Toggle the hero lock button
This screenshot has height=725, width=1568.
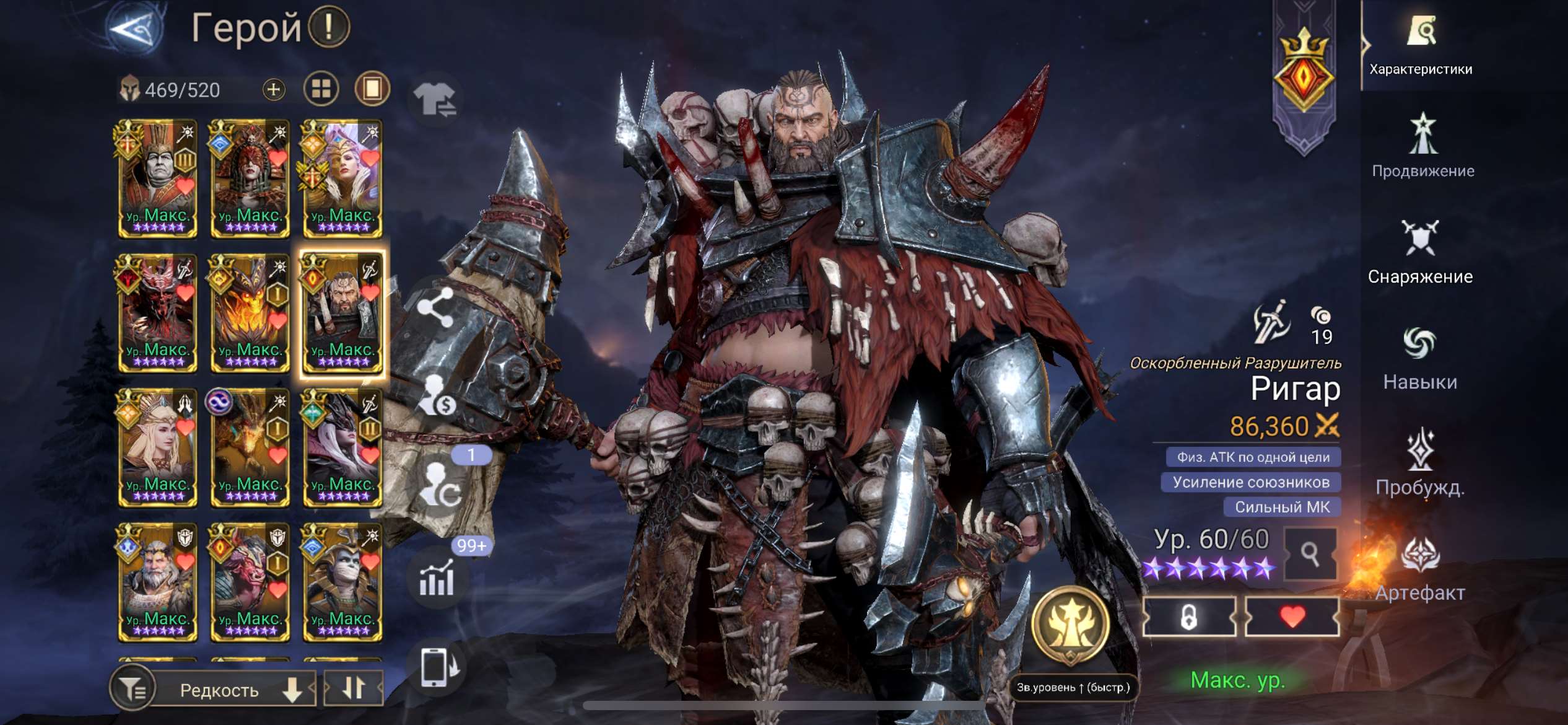[x=1189, y=617]
